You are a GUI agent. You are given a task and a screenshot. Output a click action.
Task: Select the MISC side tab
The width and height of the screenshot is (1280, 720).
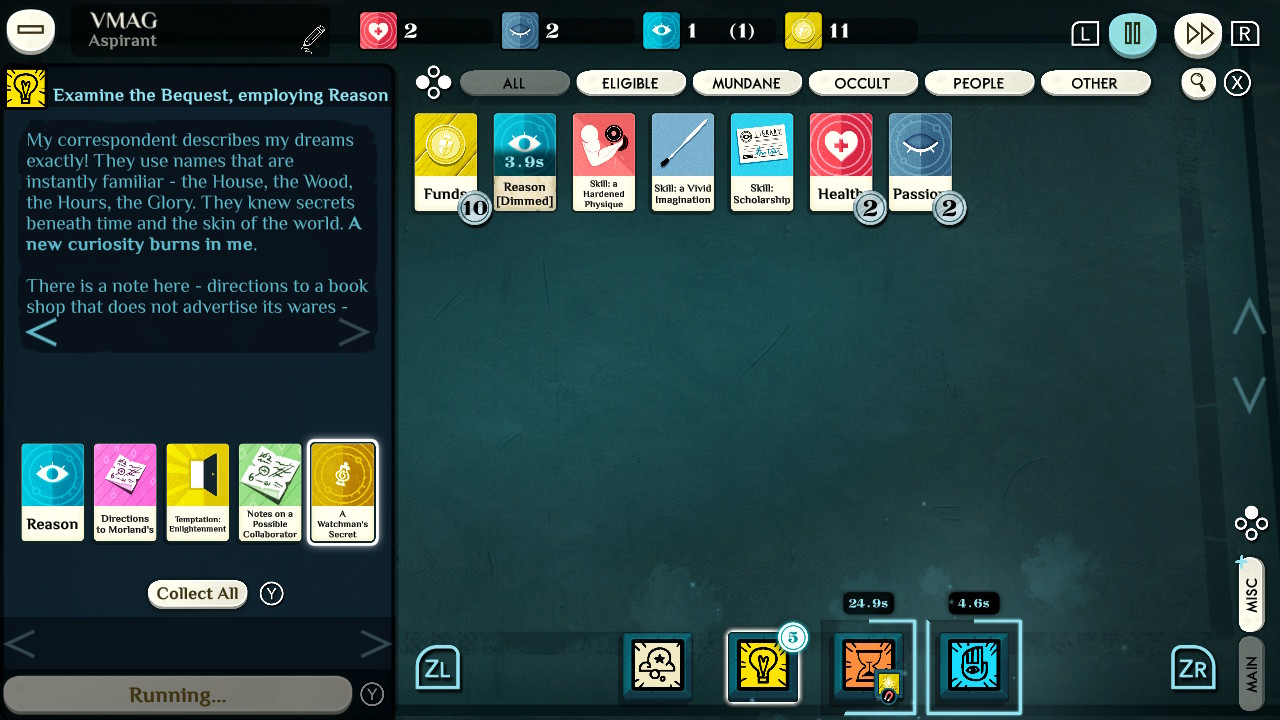1250,594
